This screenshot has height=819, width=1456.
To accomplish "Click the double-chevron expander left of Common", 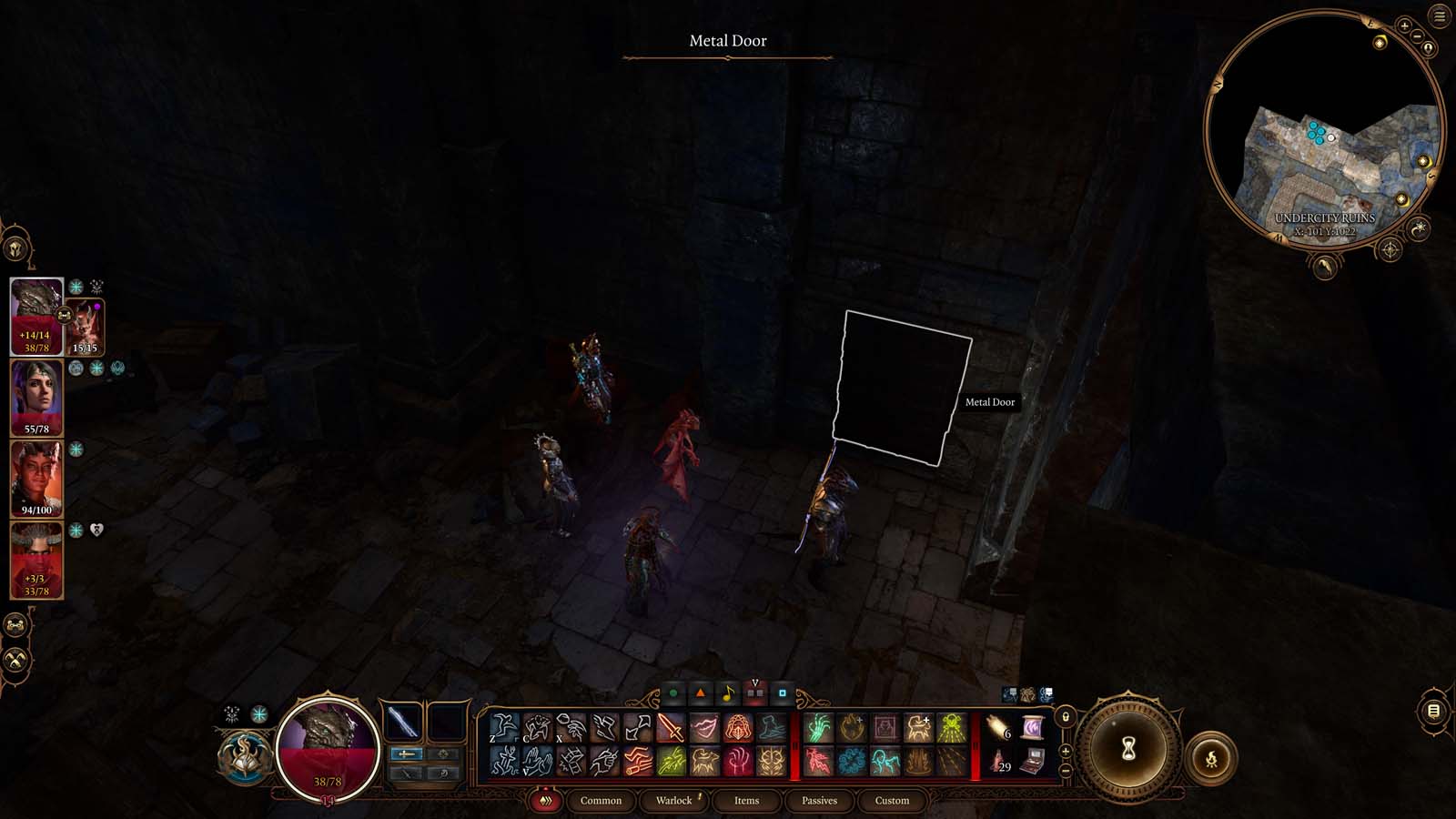I will 546,801.
